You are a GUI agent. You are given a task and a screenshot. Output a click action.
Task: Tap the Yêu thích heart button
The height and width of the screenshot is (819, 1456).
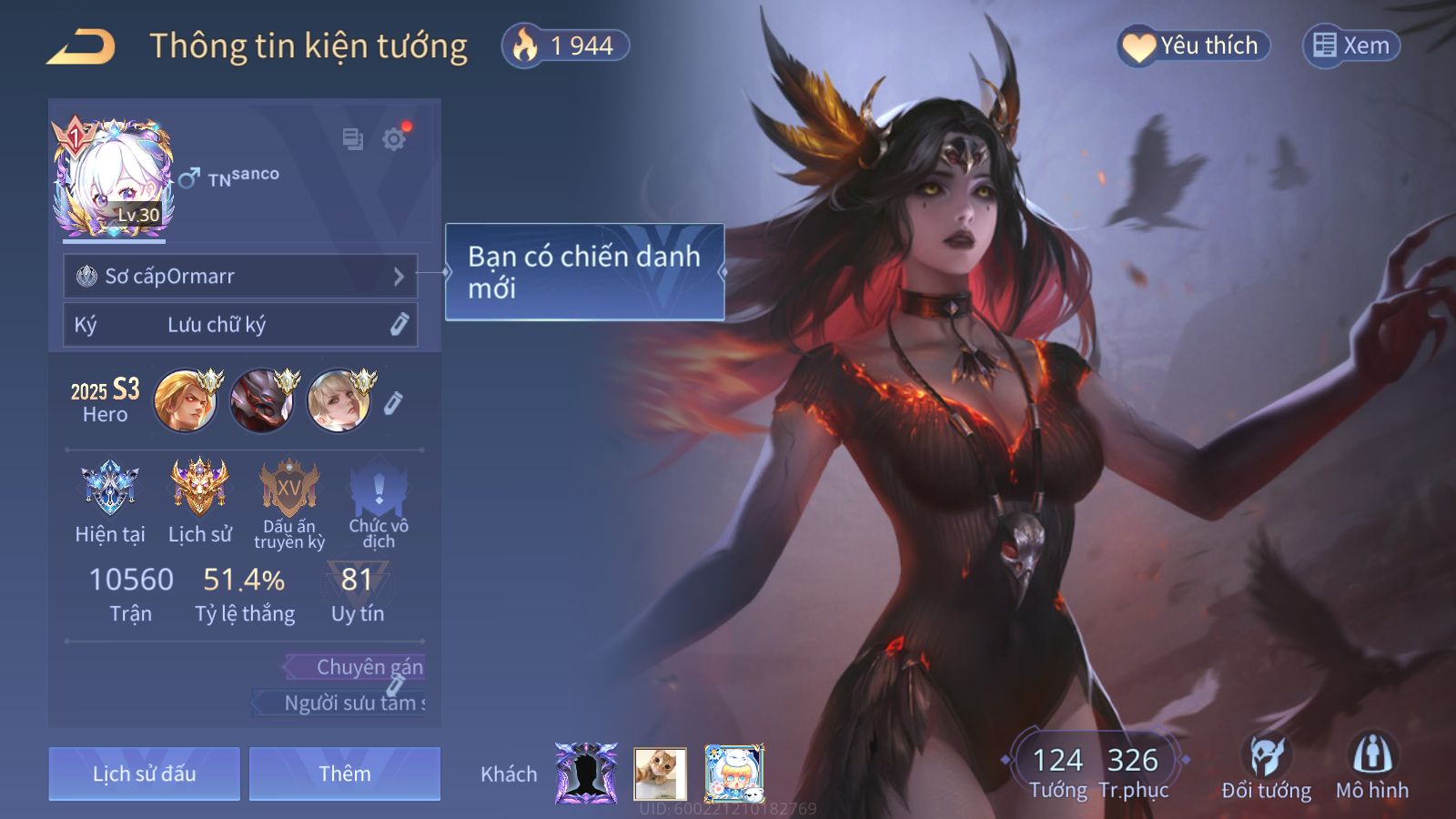click(1193, 45)
